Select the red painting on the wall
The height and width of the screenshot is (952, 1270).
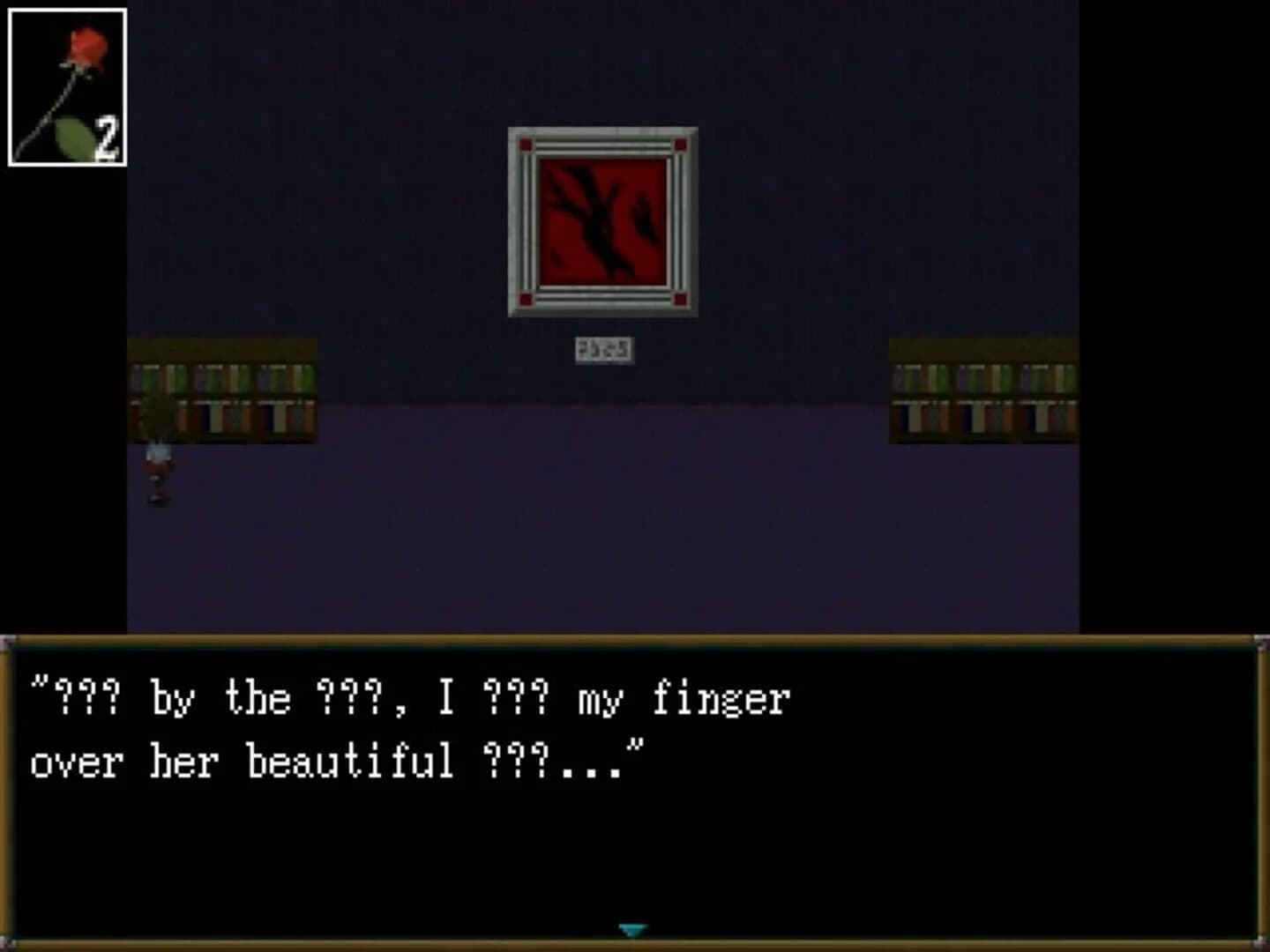coord(602,220)
